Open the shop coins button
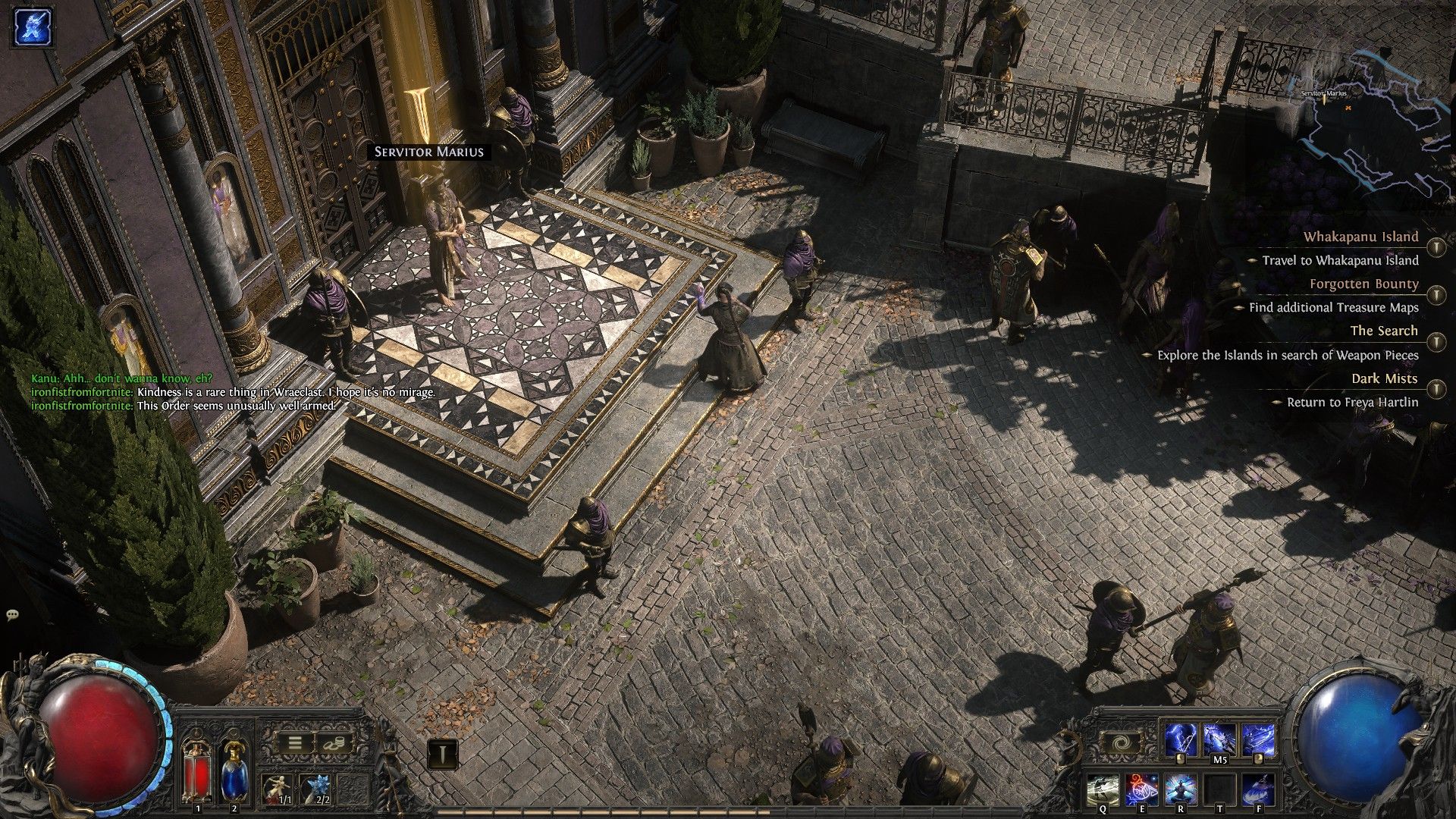 331,743
